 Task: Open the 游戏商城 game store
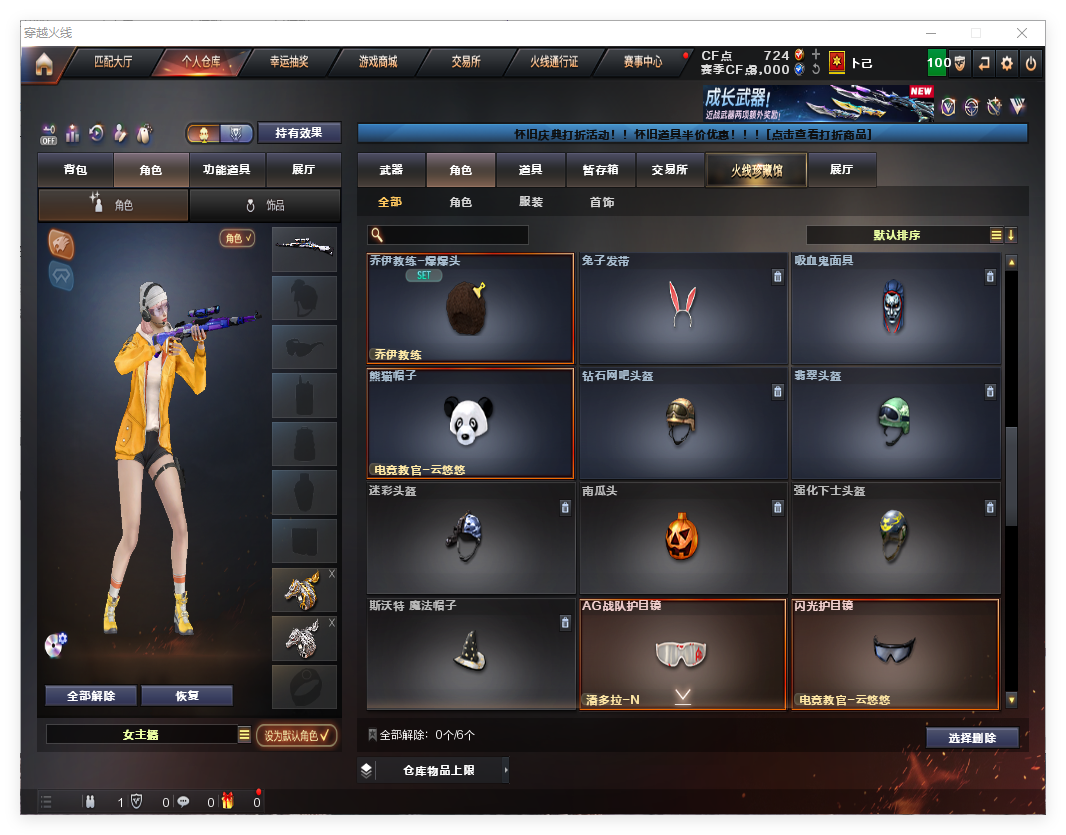point(378,62)
